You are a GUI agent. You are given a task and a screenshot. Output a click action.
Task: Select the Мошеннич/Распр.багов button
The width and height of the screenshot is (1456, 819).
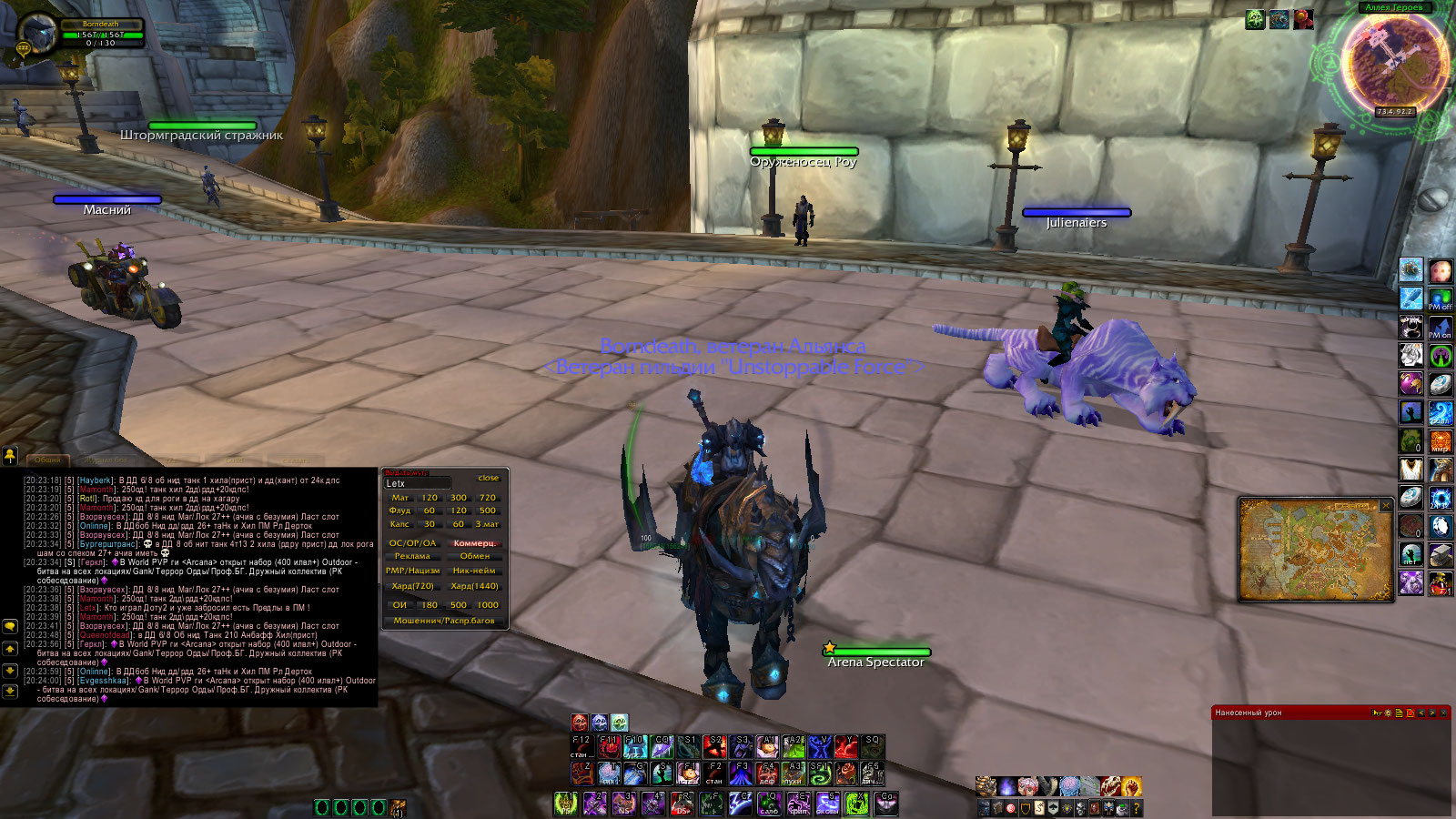pos(444,621)
